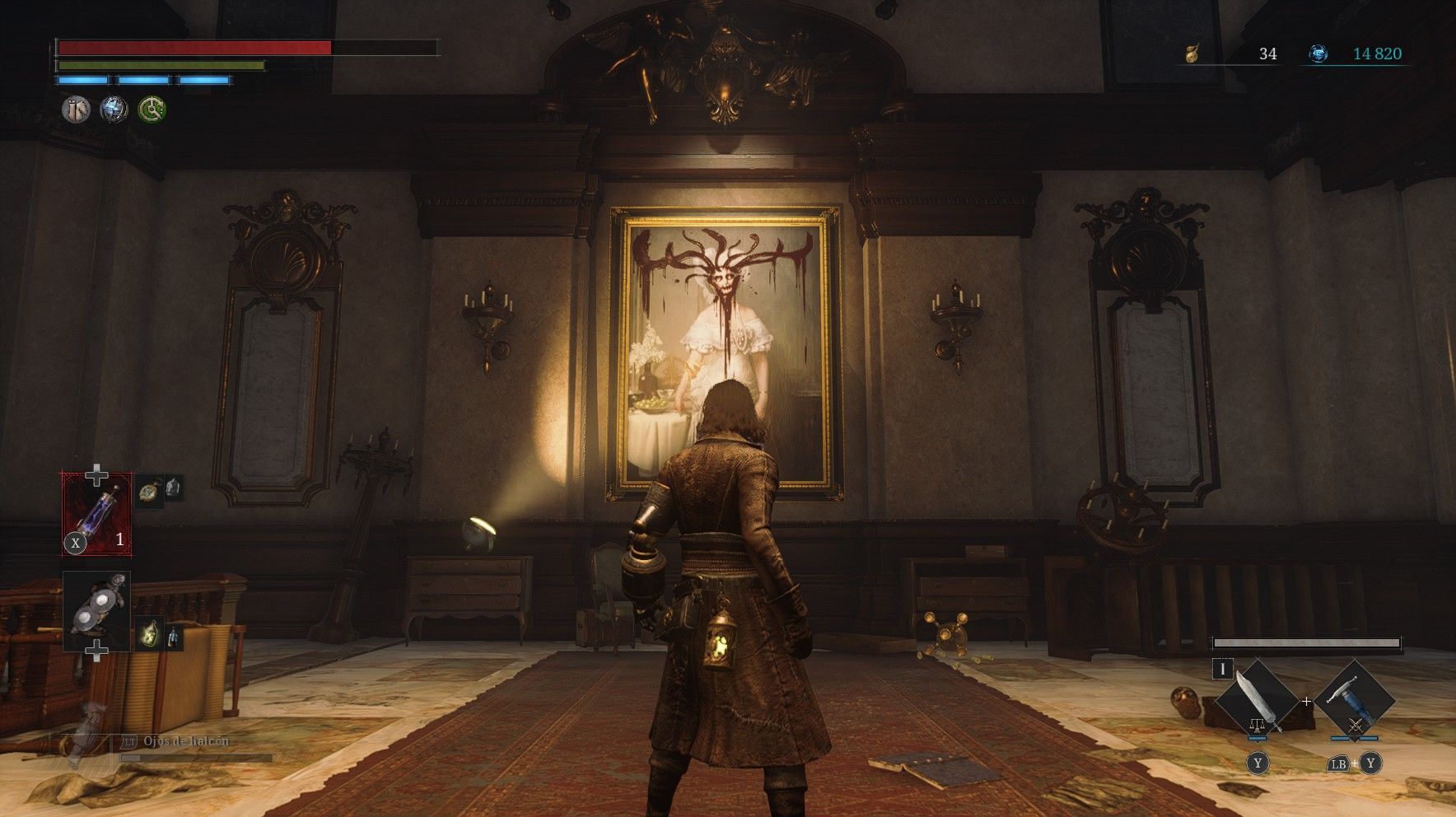Select the twin-lens gadget belt slot
Image resolution: width=1456 pixels, height=817 pixels.
click(x=97, y=610)
